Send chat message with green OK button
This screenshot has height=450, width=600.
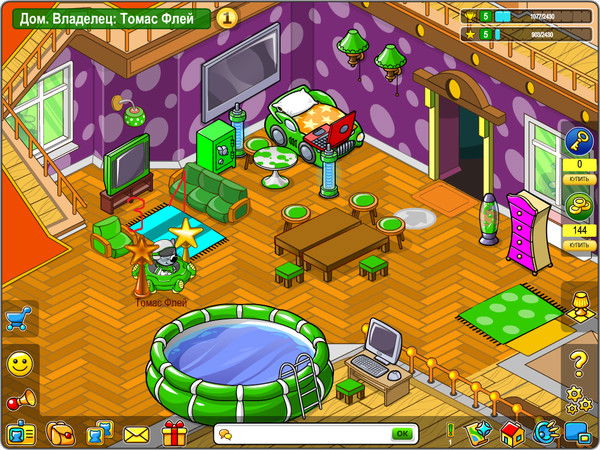click(402, 434)
